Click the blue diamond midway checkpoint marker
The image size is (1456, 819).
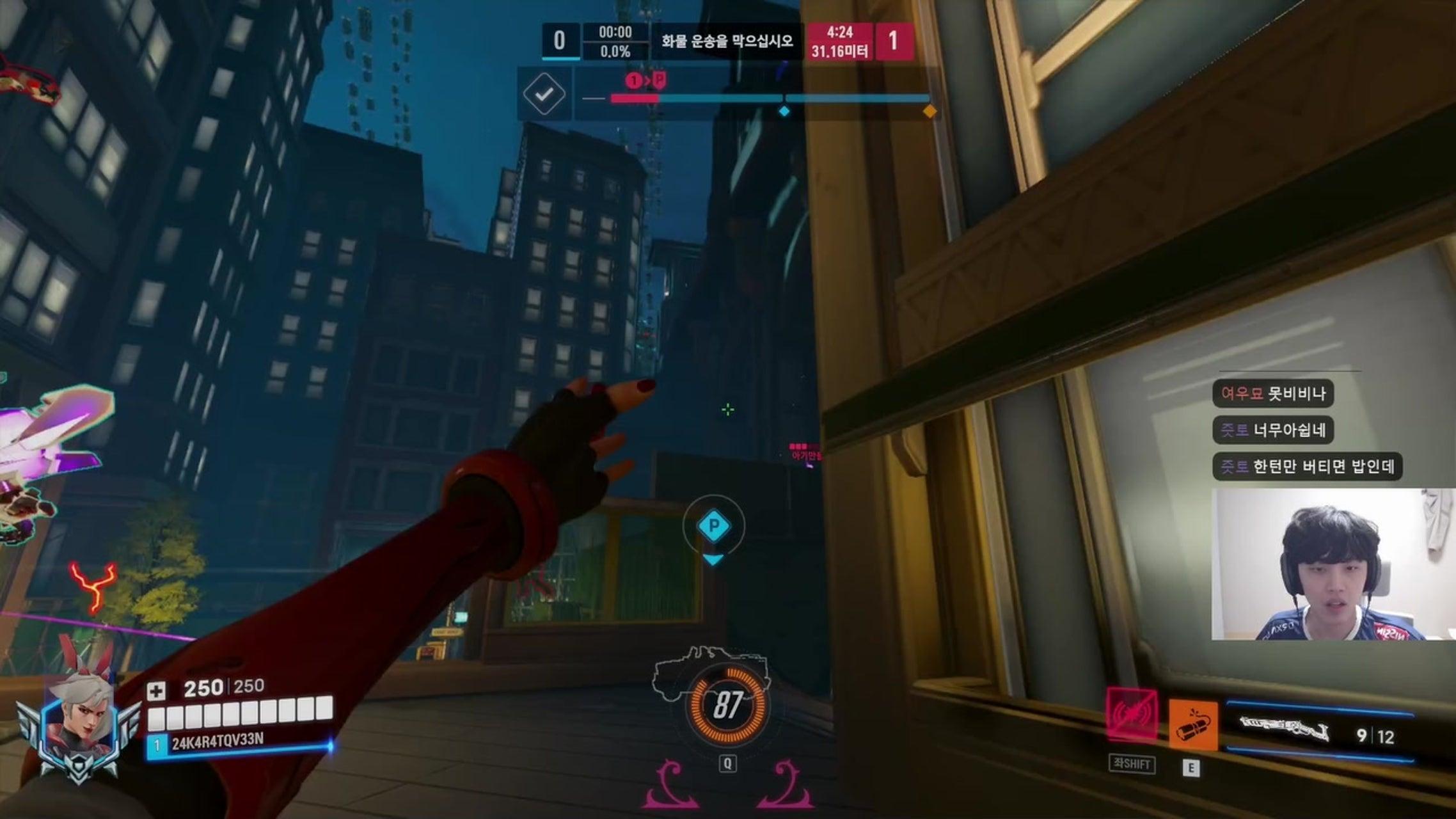point(784,111)
